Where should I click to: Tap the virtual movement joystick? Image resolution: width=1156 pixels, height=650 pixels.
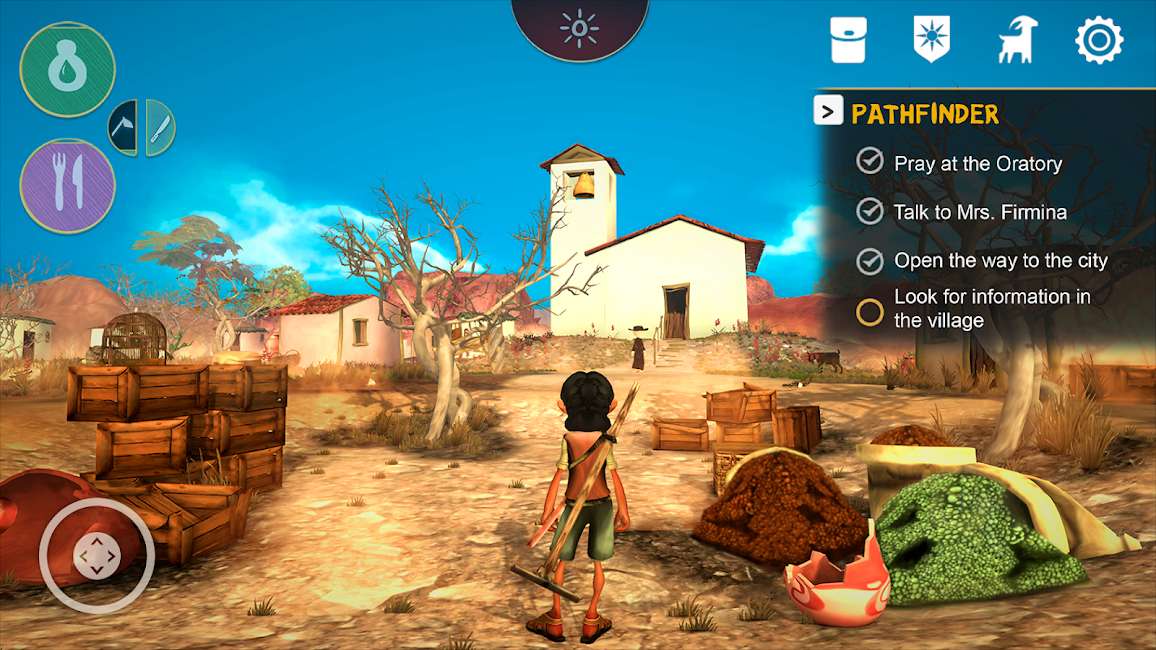[96, 556]
